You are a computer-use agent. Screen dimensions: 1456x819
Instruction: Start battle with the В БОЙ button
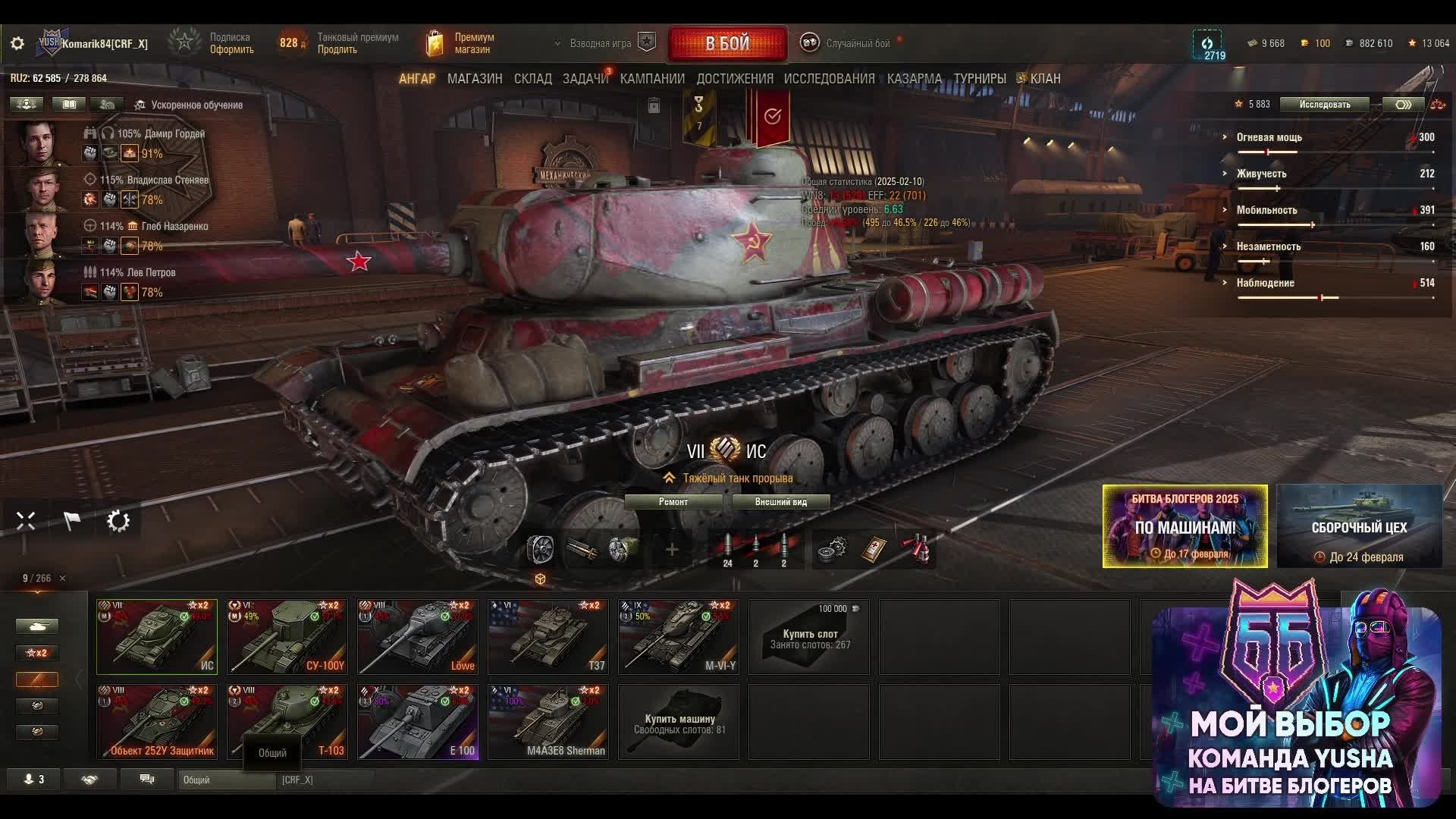[727, 43]
